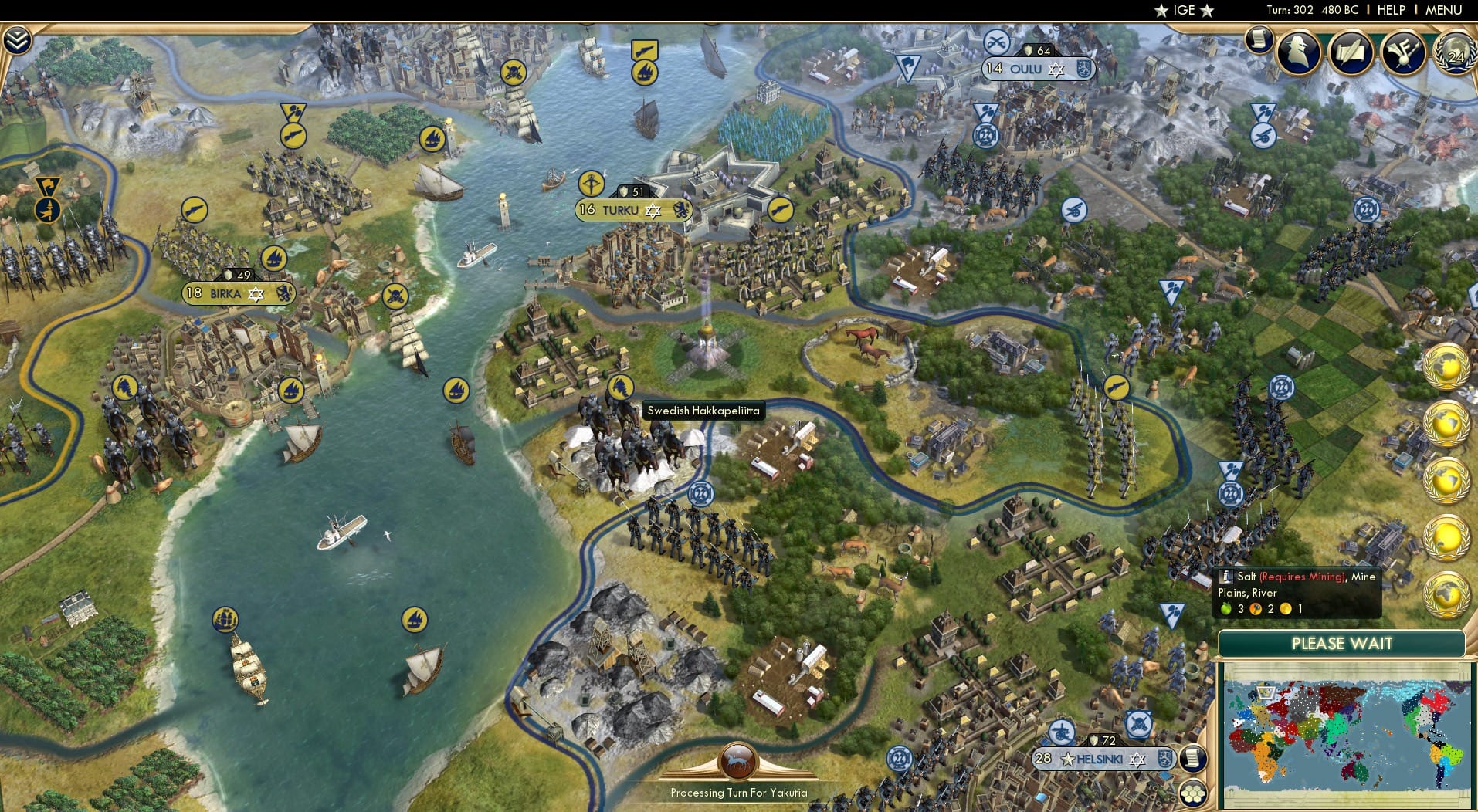Click HELP in the top bar

[1392, 10]
